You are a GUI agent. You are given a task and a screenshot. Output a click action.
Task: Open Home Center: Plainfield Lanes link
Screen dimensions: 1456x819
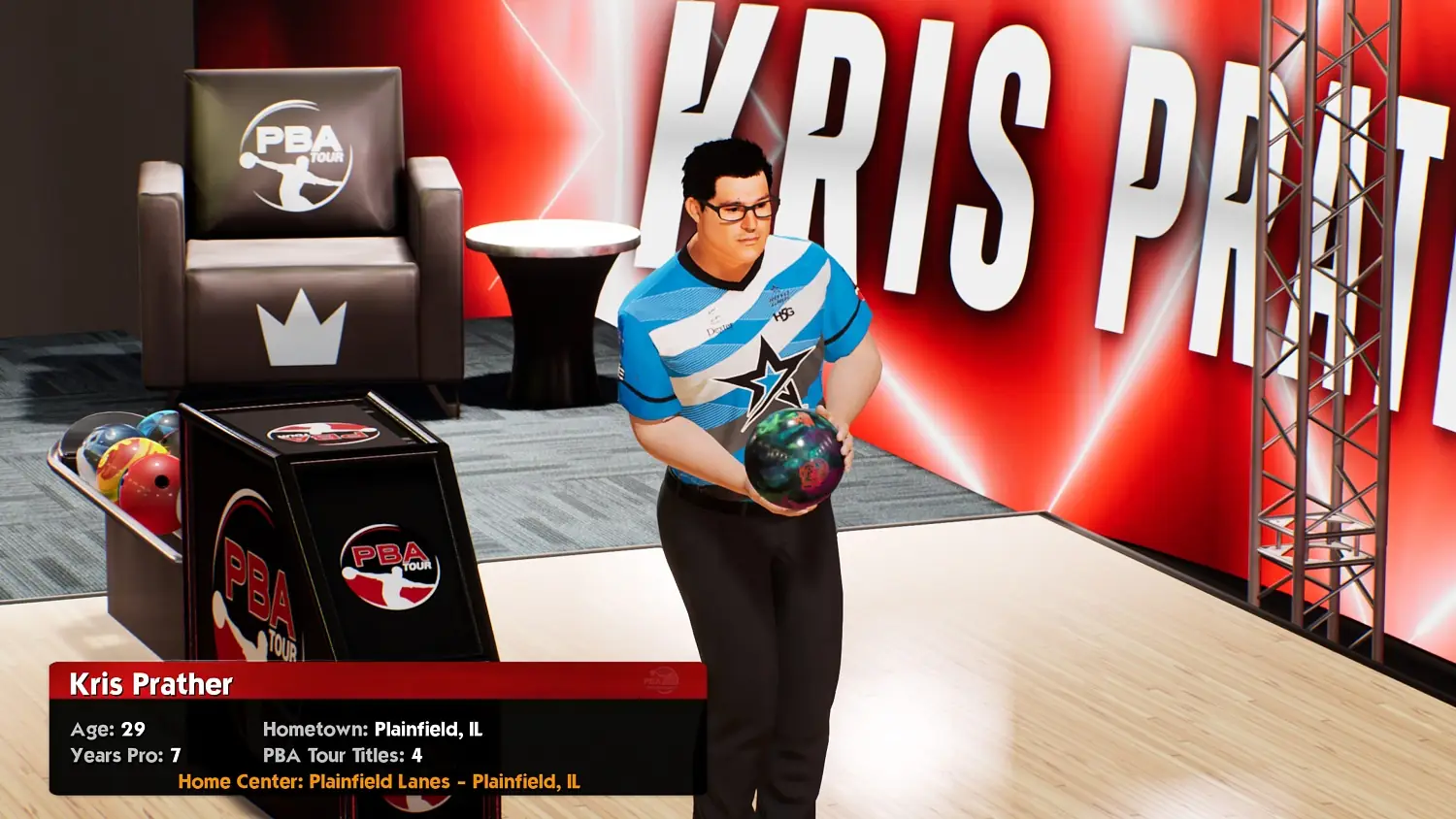point(379,780)
